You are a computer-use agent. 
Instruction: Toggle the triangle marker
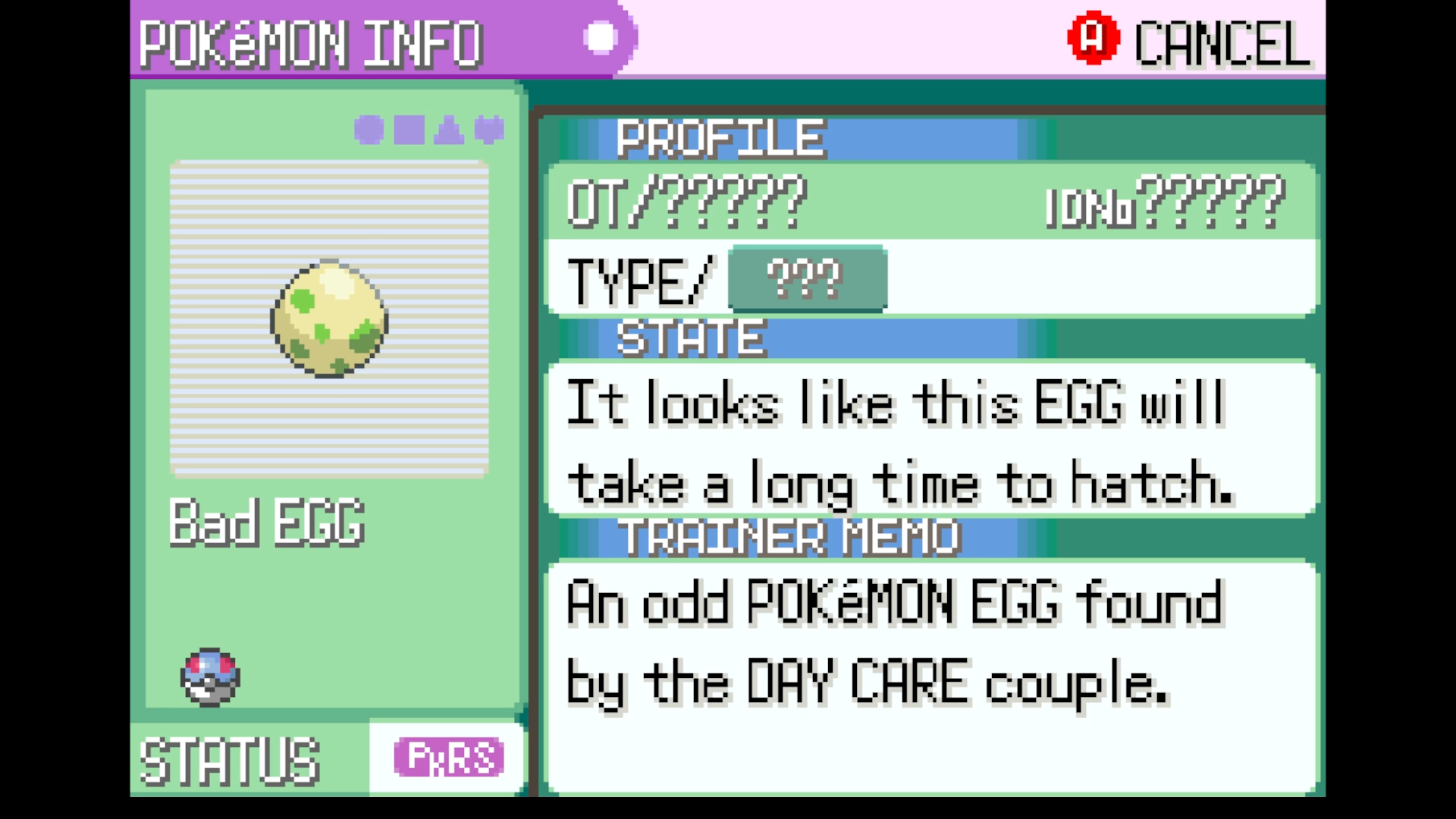(x=450, y=129)
